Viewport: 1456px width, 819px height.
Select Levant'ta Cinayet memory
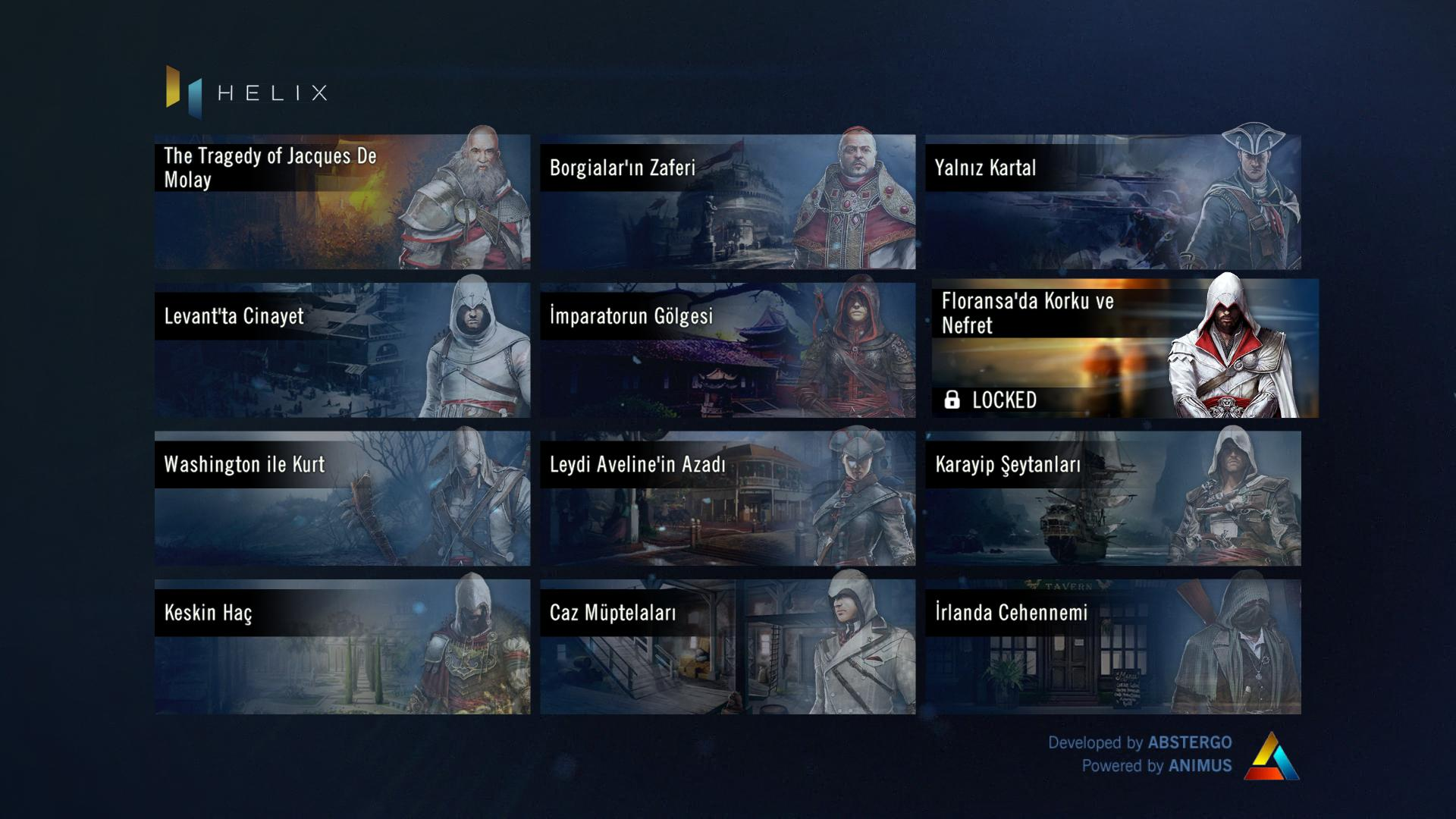tap(342, 350)
